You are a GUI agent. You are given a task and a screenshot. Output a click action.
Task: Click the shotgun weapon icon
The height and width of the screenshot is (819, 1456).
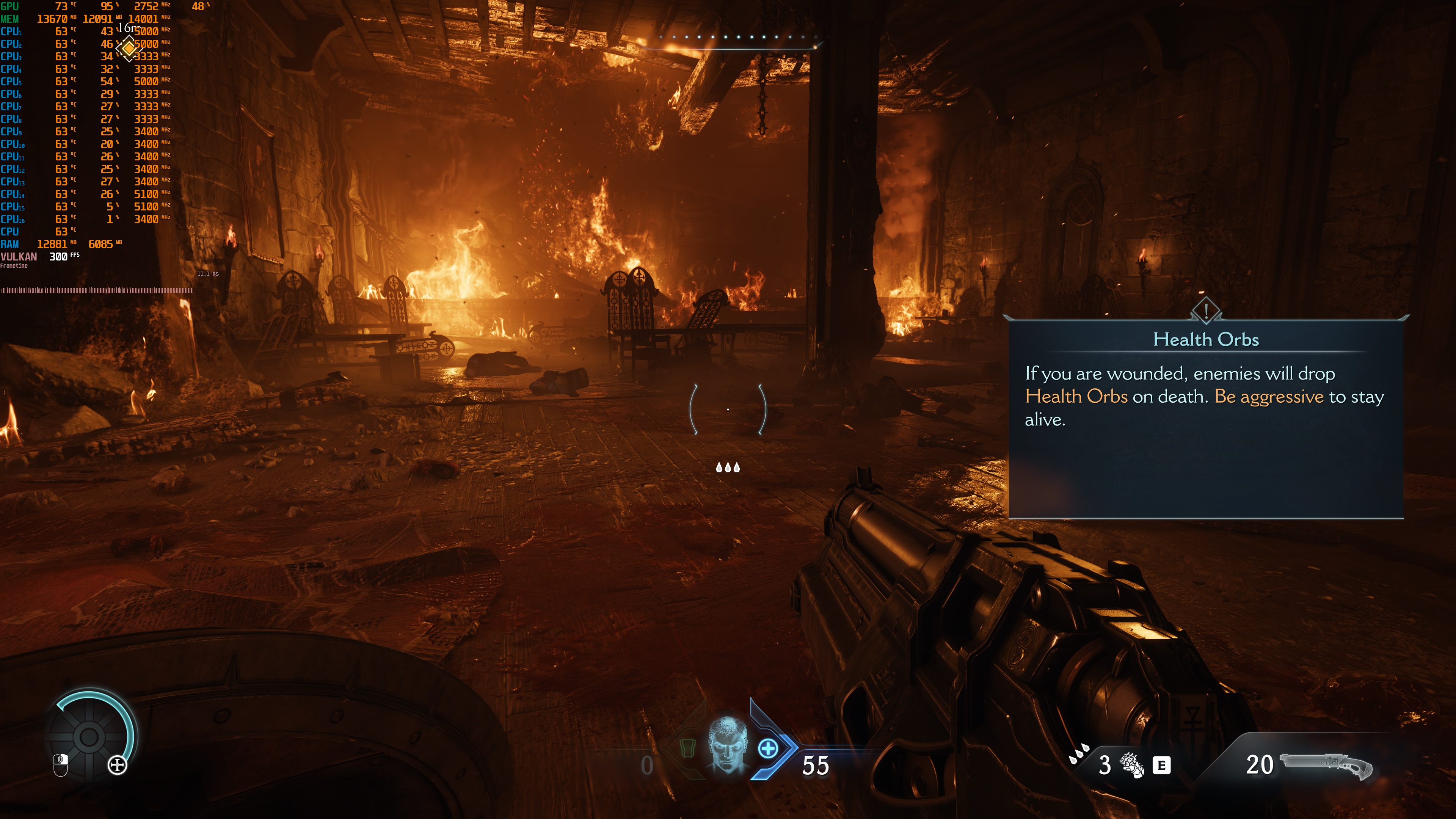click(x=1326, y=765)
